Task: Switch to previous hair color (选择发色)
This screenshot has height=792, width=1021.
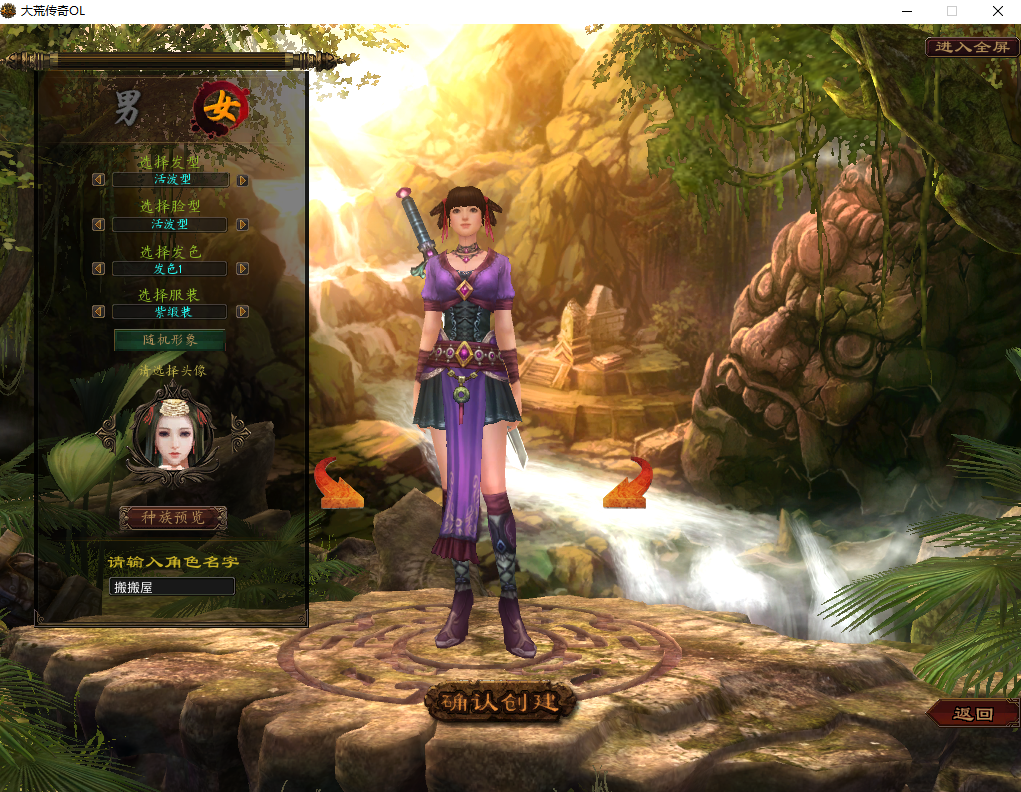Action: 98,268
